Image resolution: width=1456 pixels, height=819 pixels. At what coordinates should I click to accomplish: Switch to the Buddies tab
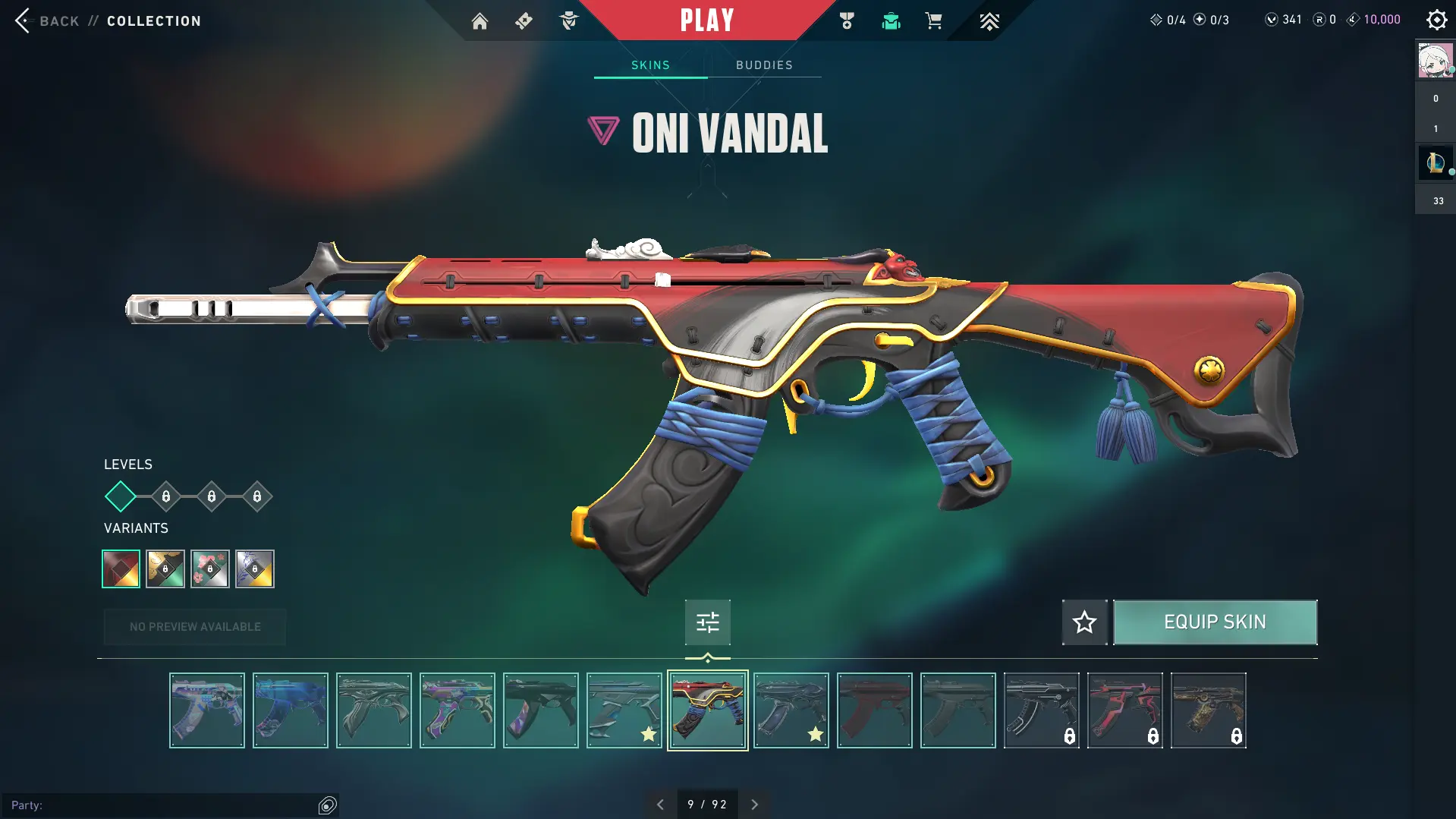pyautogui.click(x=764, y=65)
